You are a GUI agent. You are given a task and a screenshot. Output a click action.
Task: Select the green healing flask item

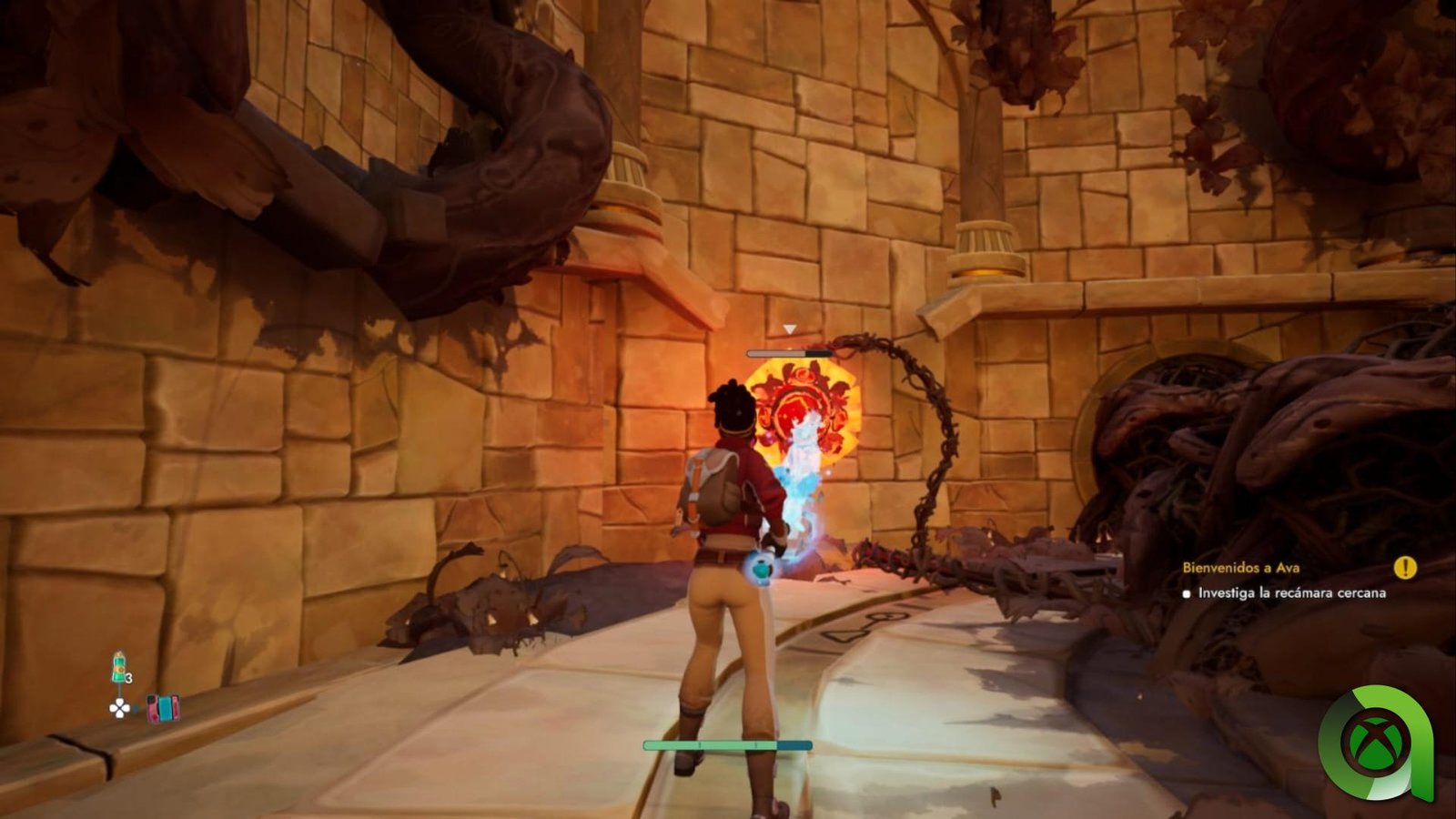118,668
